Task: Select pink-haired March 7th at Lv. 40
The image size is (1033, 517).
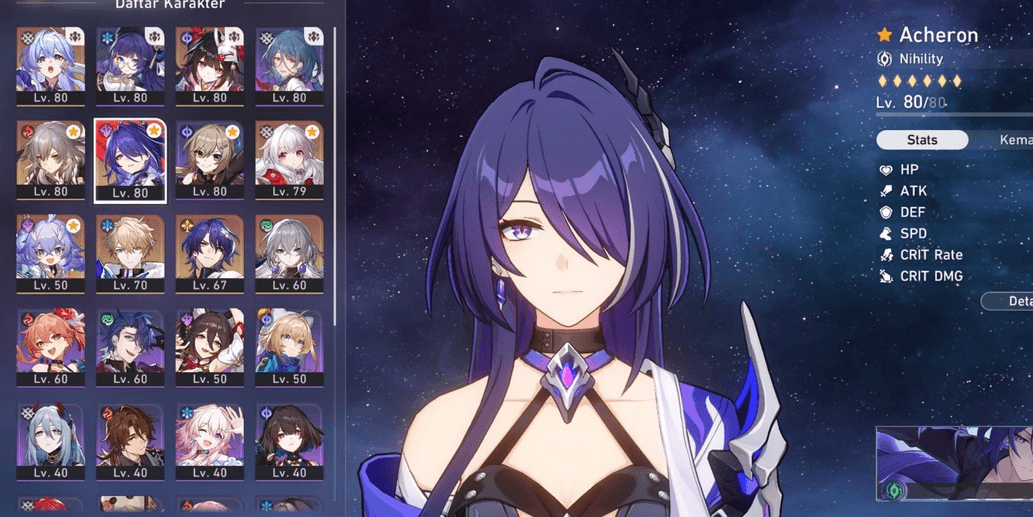Action: 209,439
